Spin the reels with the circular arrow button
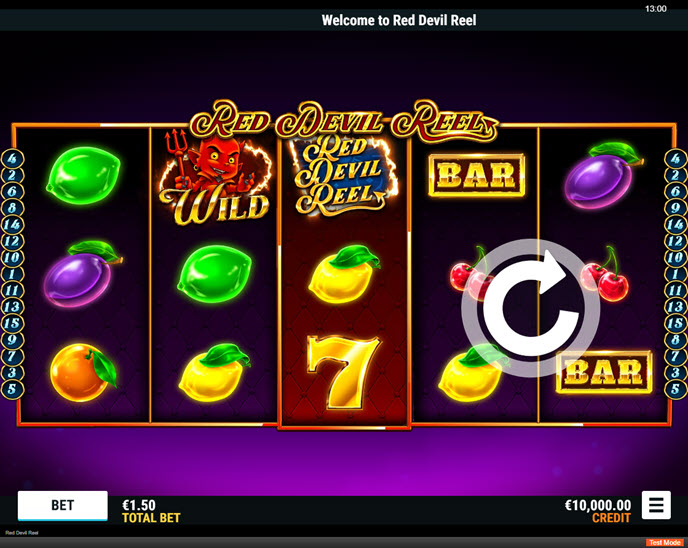 530,309
